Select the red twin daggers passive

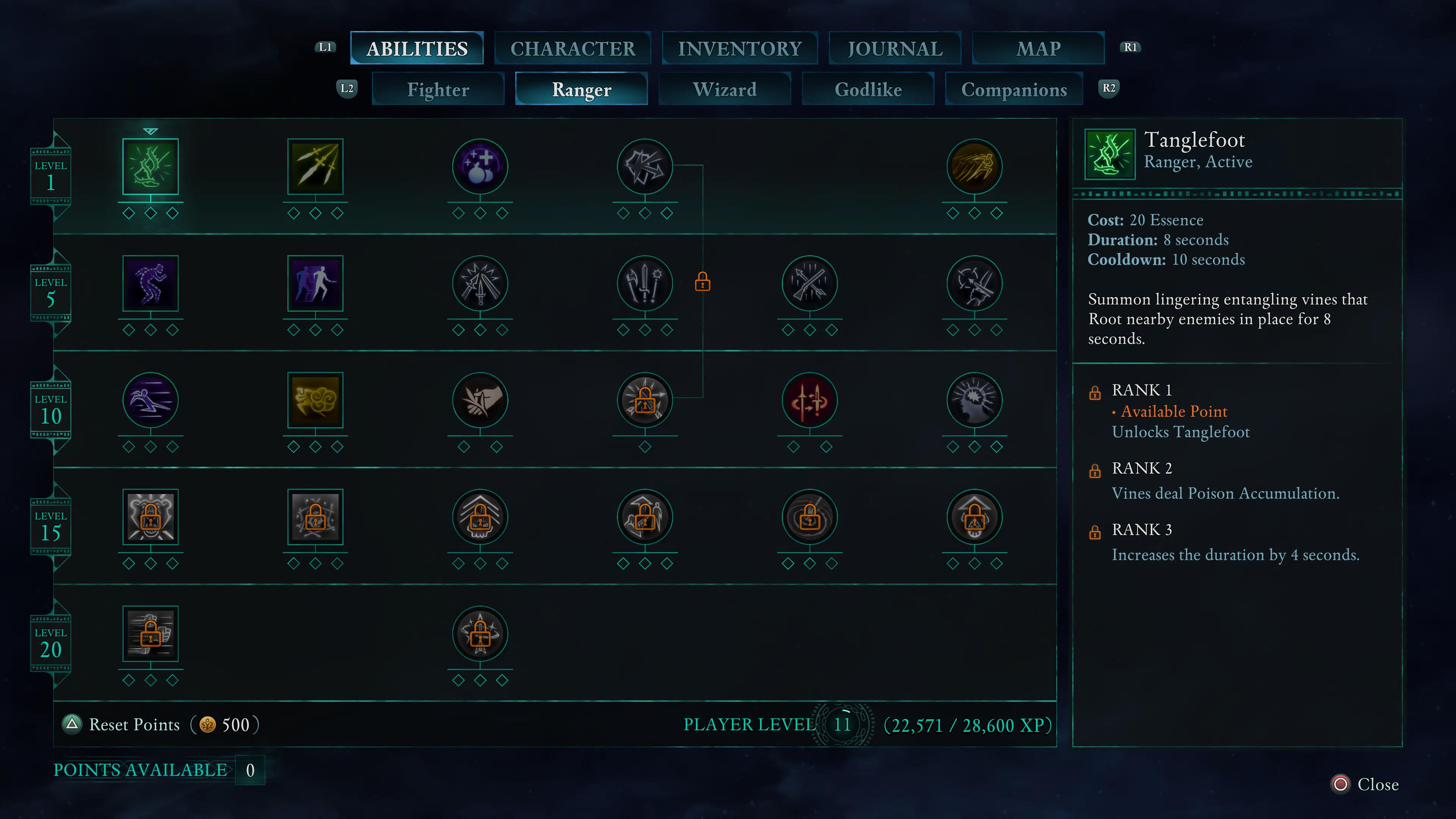810,400
